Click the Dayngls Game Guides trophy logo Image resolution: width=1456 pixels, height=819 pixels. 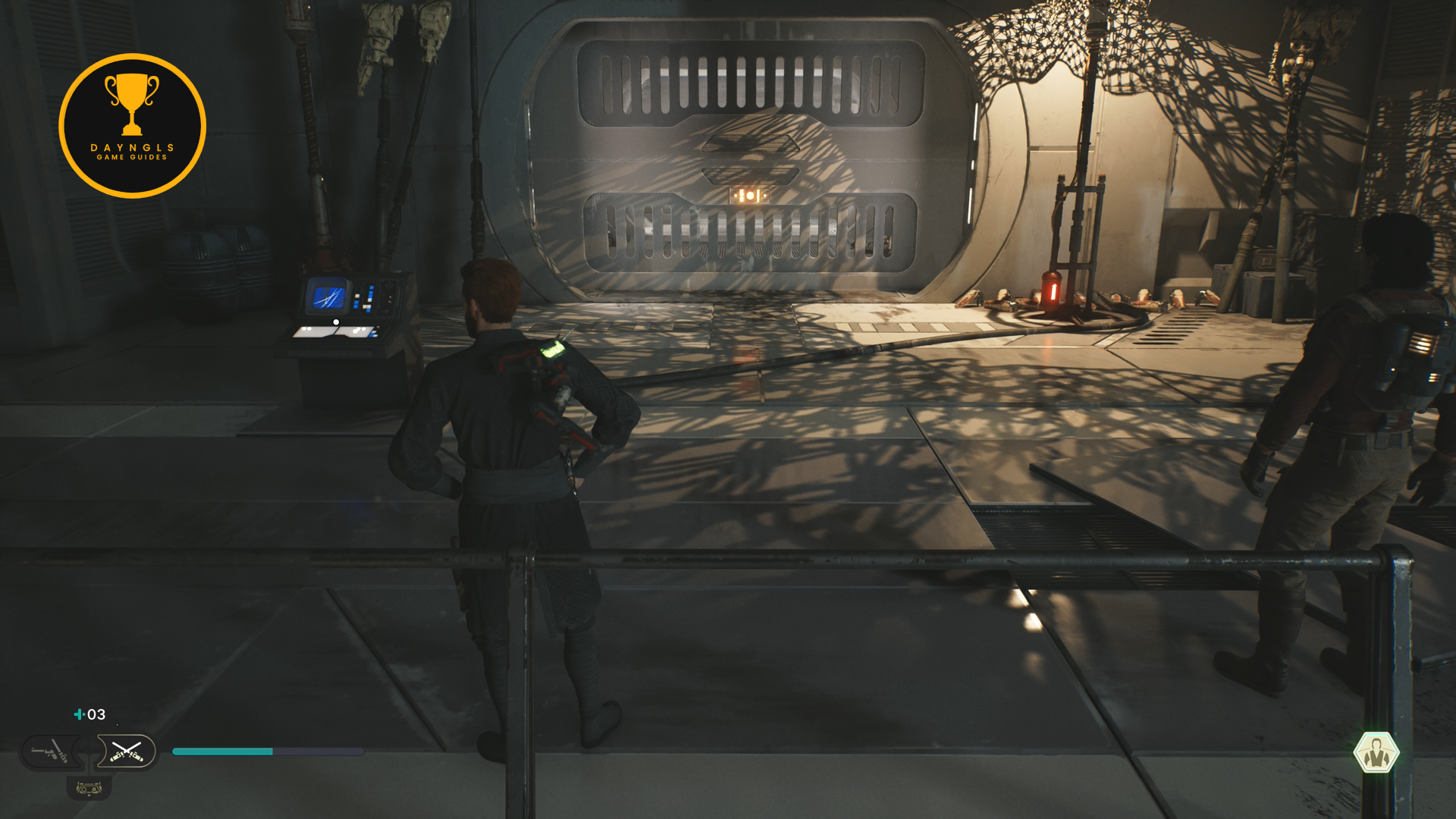tap(133, 126)
